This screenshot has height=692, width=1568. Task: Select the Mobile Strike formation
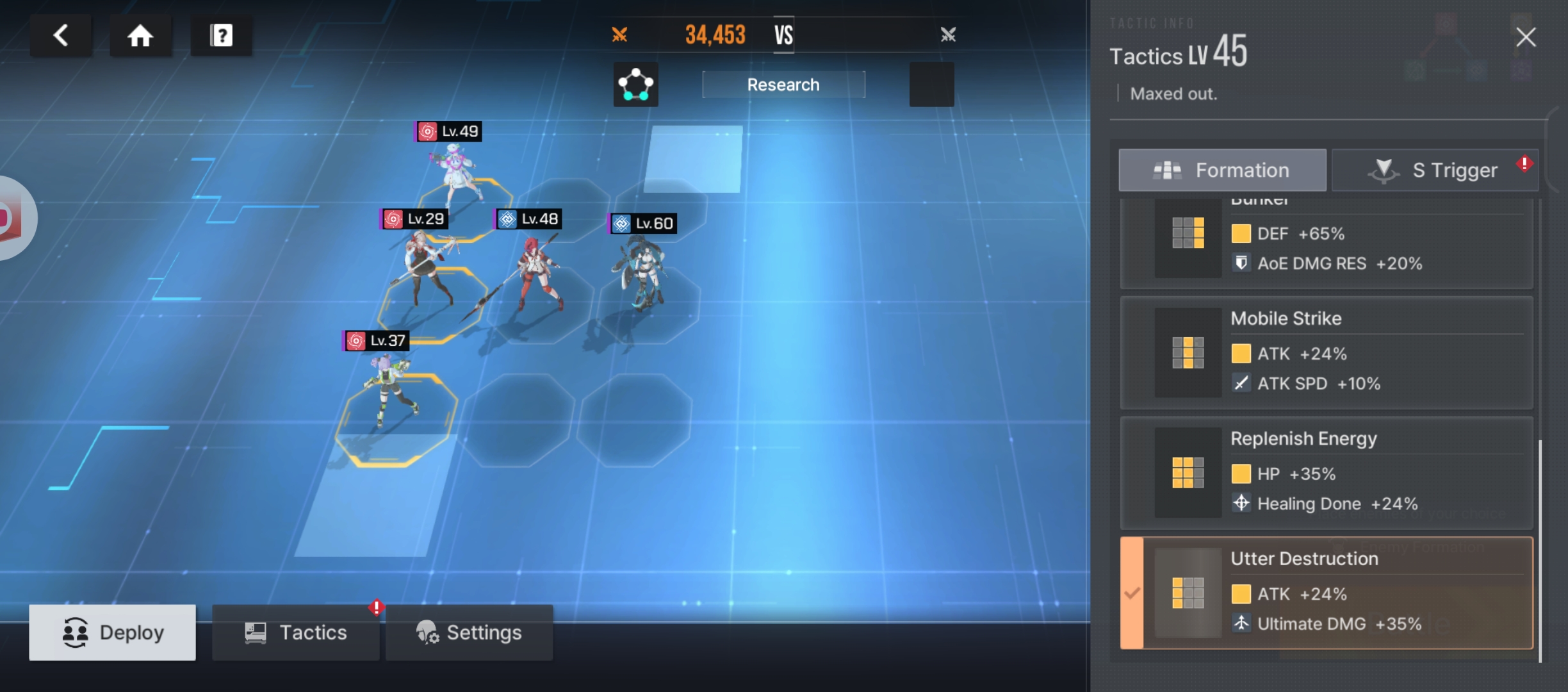[1326, 352]
